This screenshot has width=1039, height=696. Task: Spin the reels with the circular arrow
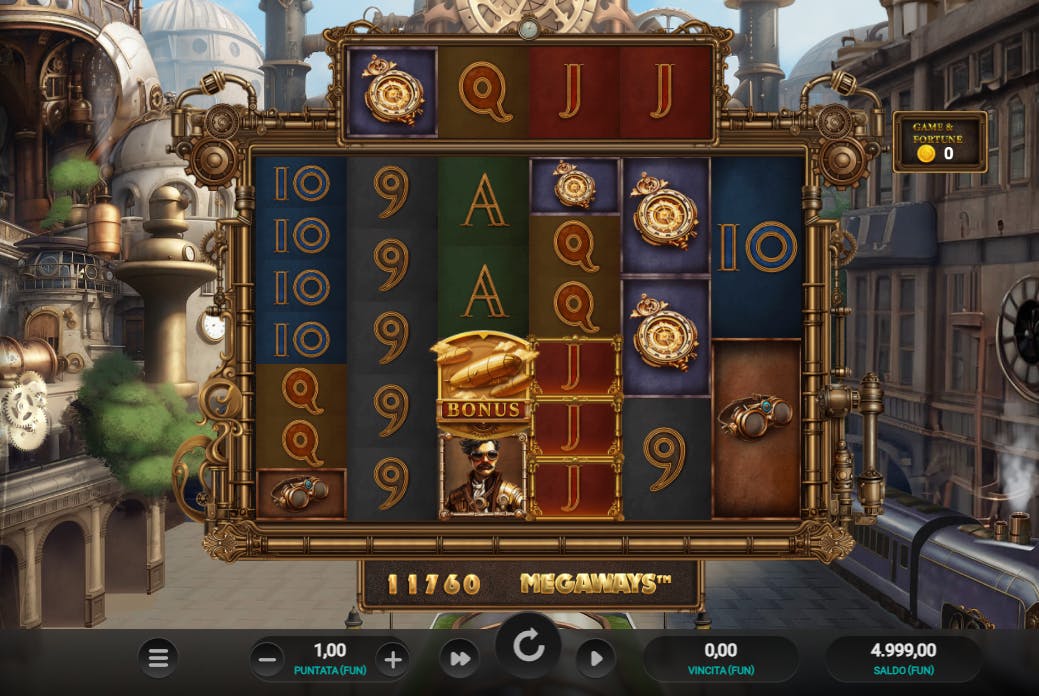pyautogui.click(x=528, y=647)
